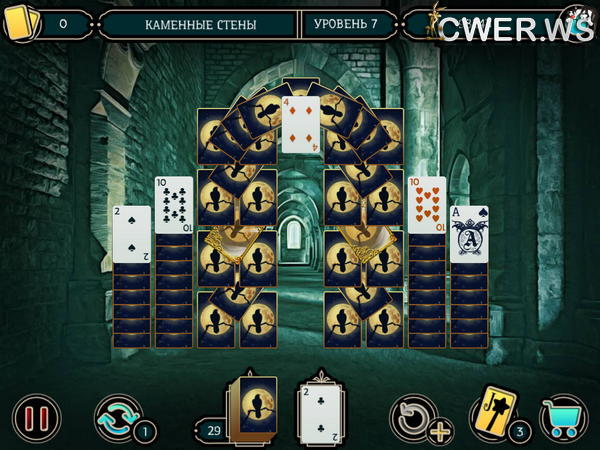Choose the 4 of diamonds card
Viewport: 600px width, 450px height.
coord(300,124)
